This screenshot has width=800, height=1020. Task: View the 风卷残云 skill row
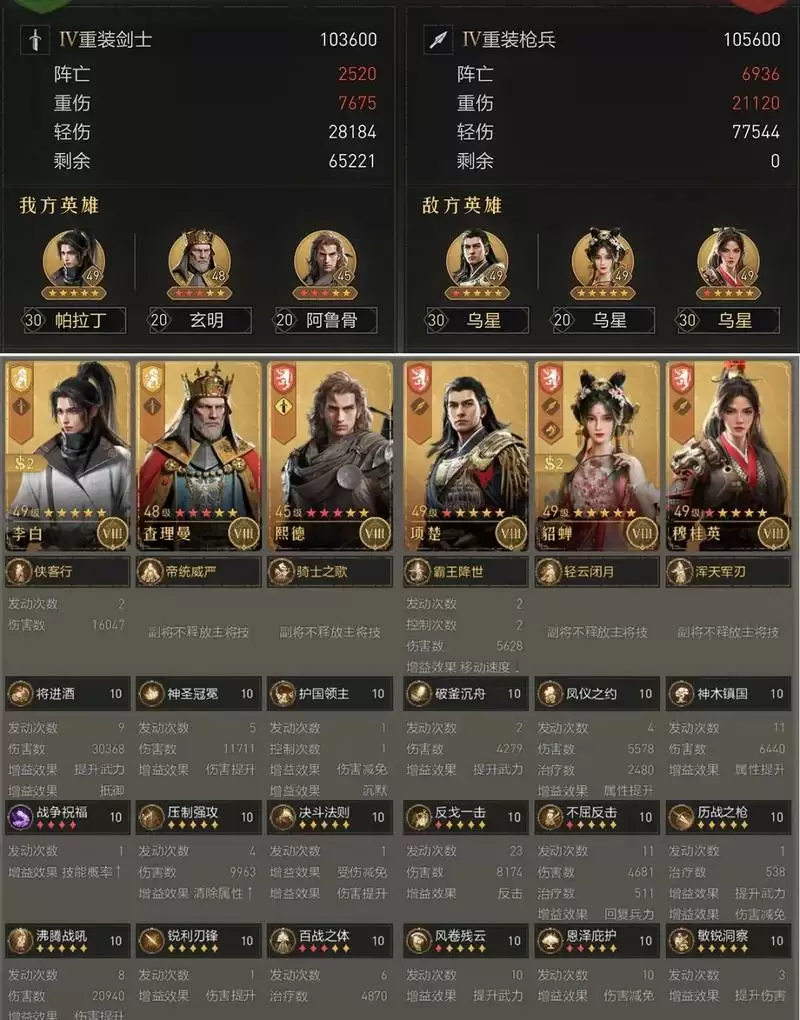tap(466, 940)
